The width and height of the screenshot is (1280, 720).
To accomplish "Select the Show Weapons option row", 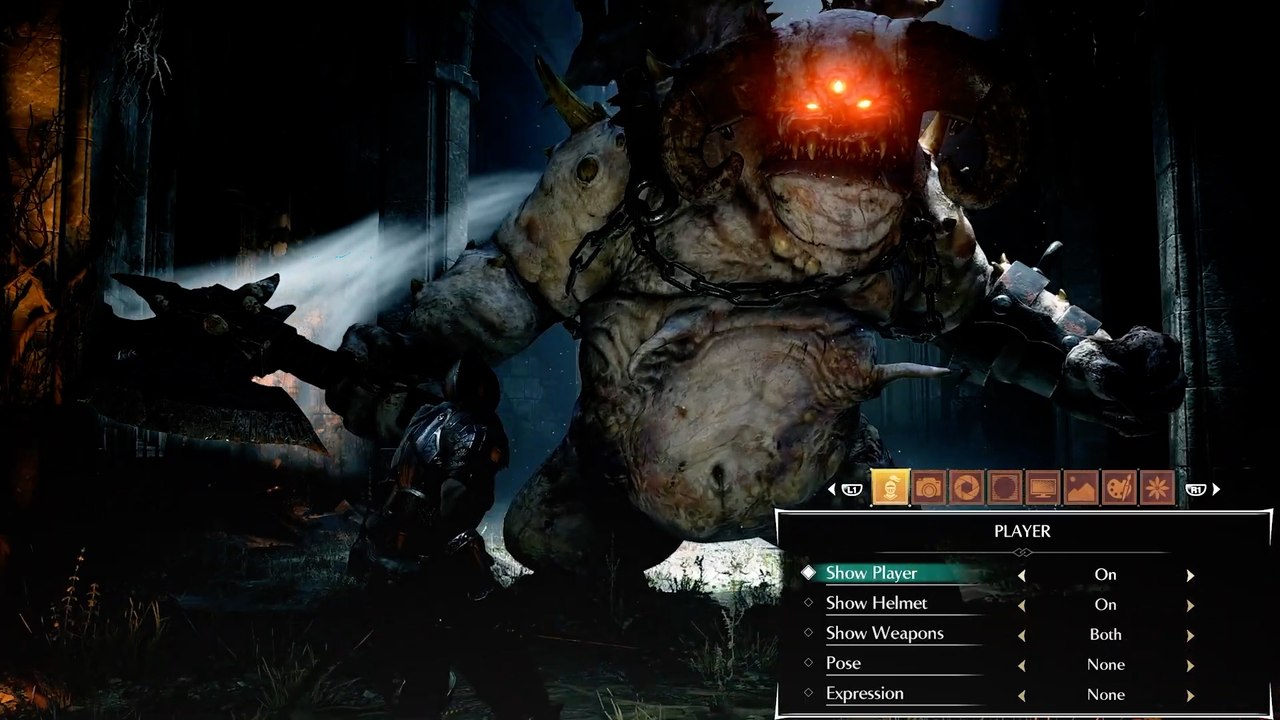I will pyautogui.click(x=884, y=633).
